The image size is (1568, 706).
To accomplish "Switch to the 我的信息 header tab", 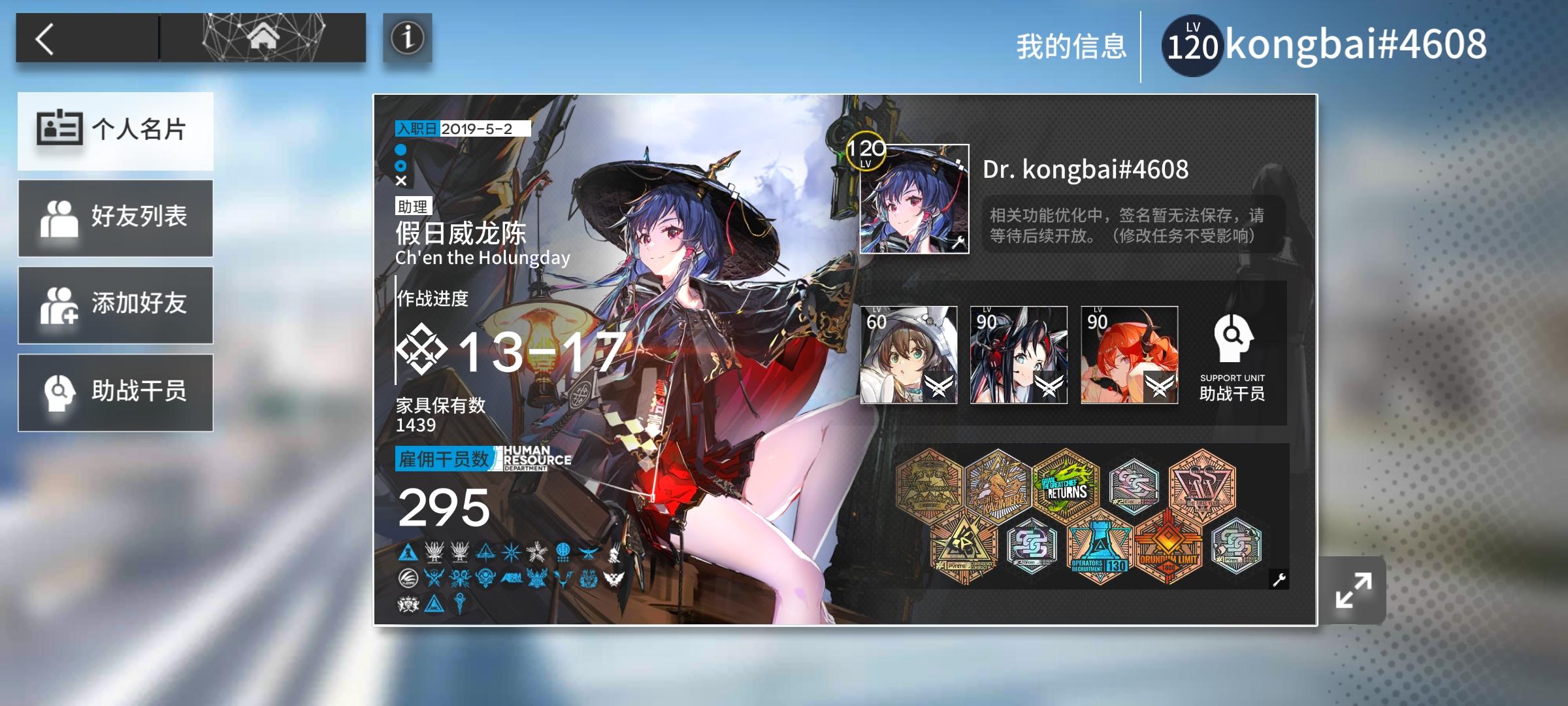I will click(1071, 44).
